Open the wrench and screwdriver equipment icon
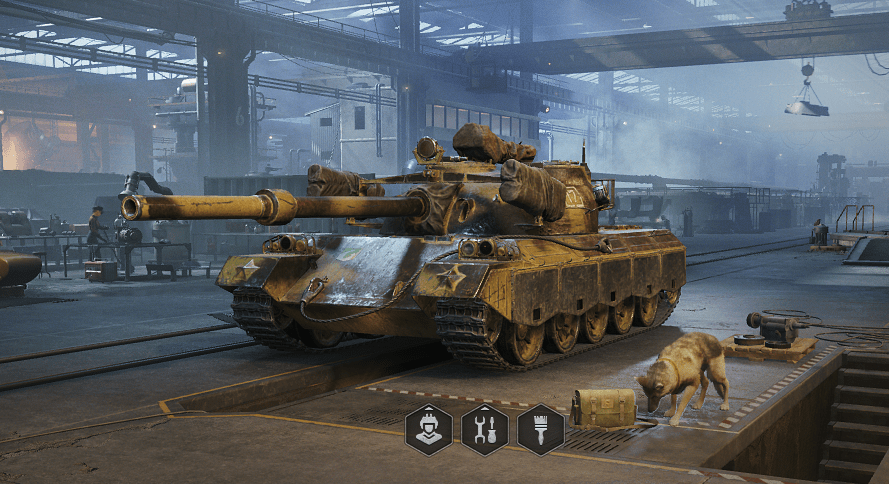Viewport: 889px width, 484px height. click(x=484, y=430)
